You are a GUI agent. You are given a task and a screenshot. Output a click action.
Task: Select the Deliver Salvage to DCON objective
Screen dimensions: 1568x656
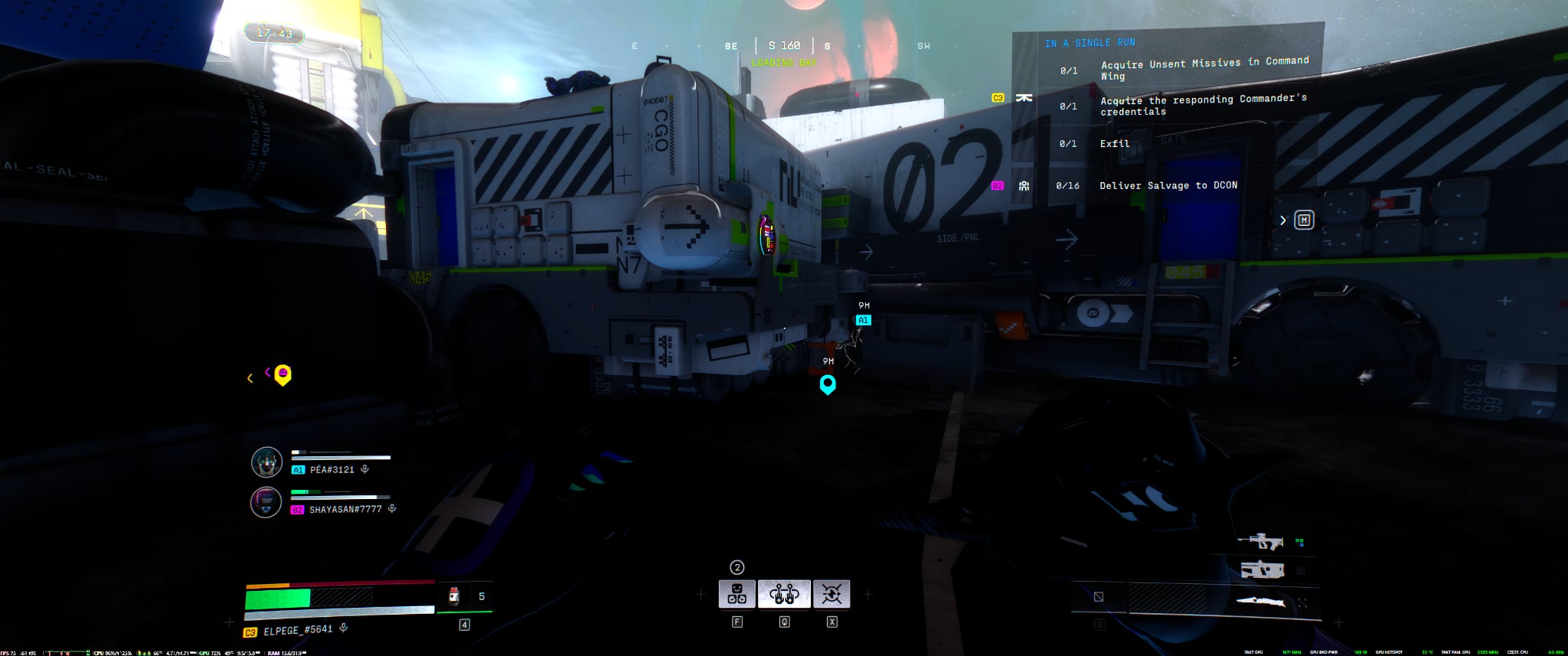coord(1168,185)
